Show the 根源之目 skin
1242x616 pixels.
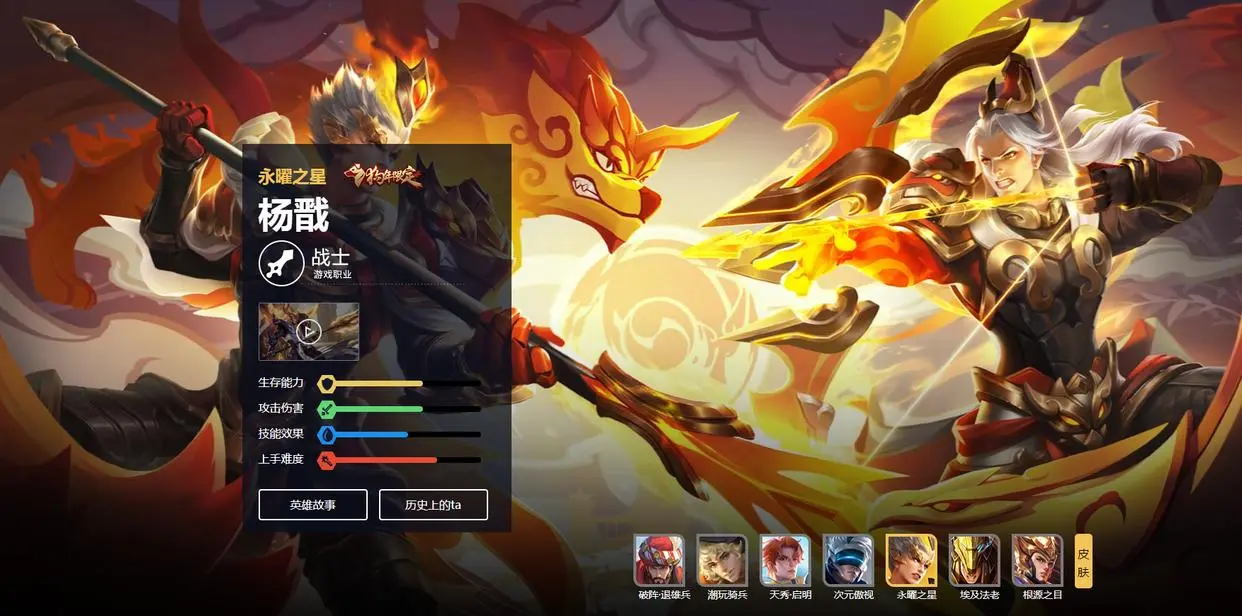1037,560
